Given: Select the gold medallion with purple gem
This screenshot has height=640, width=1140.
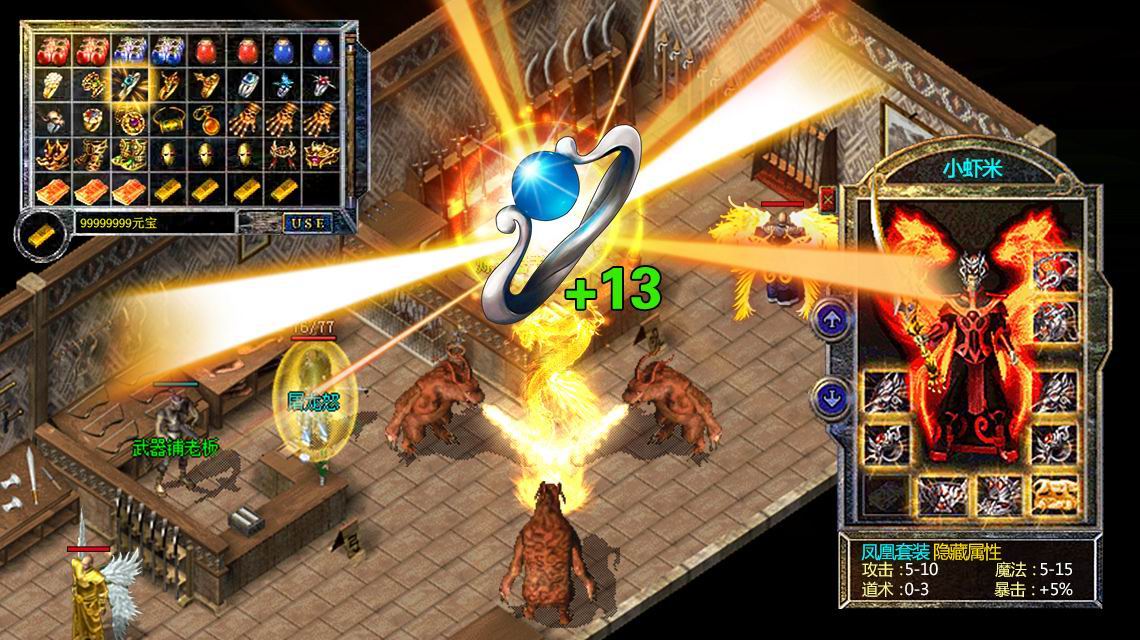Looking at the screenshot, I should coord(128,120).
